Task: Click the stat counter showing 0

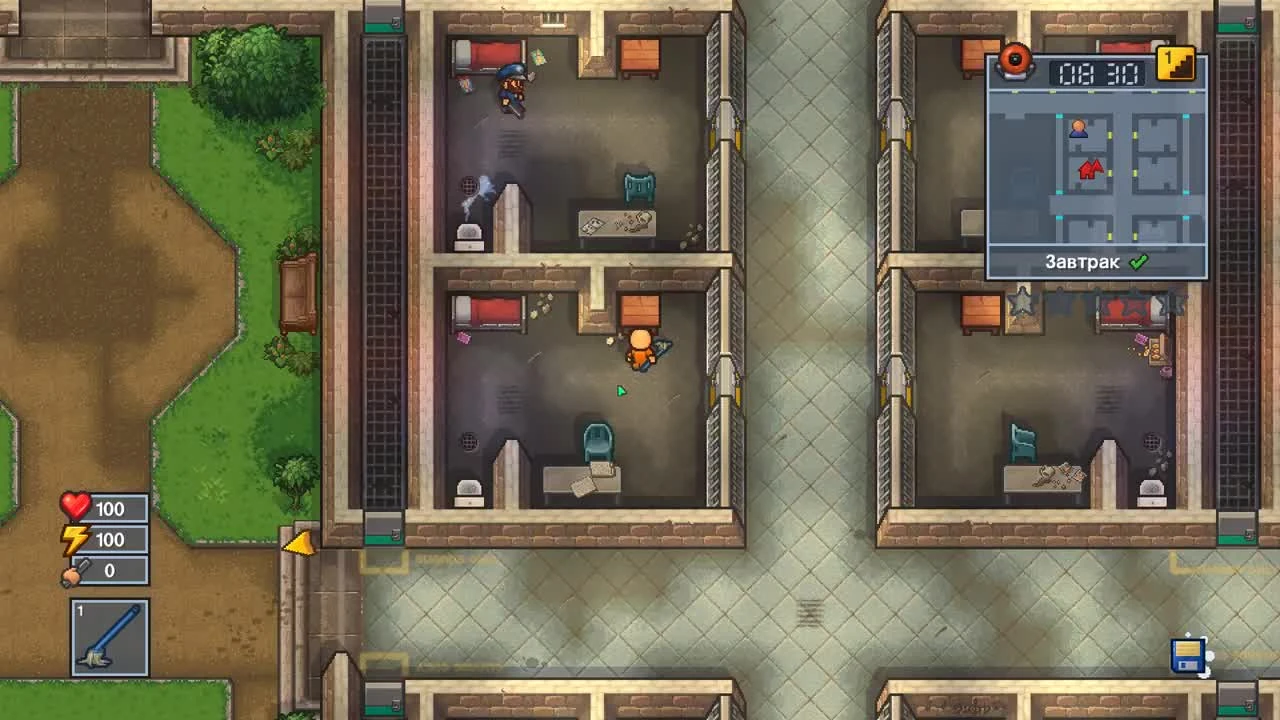Action: (x=110, y=571)
